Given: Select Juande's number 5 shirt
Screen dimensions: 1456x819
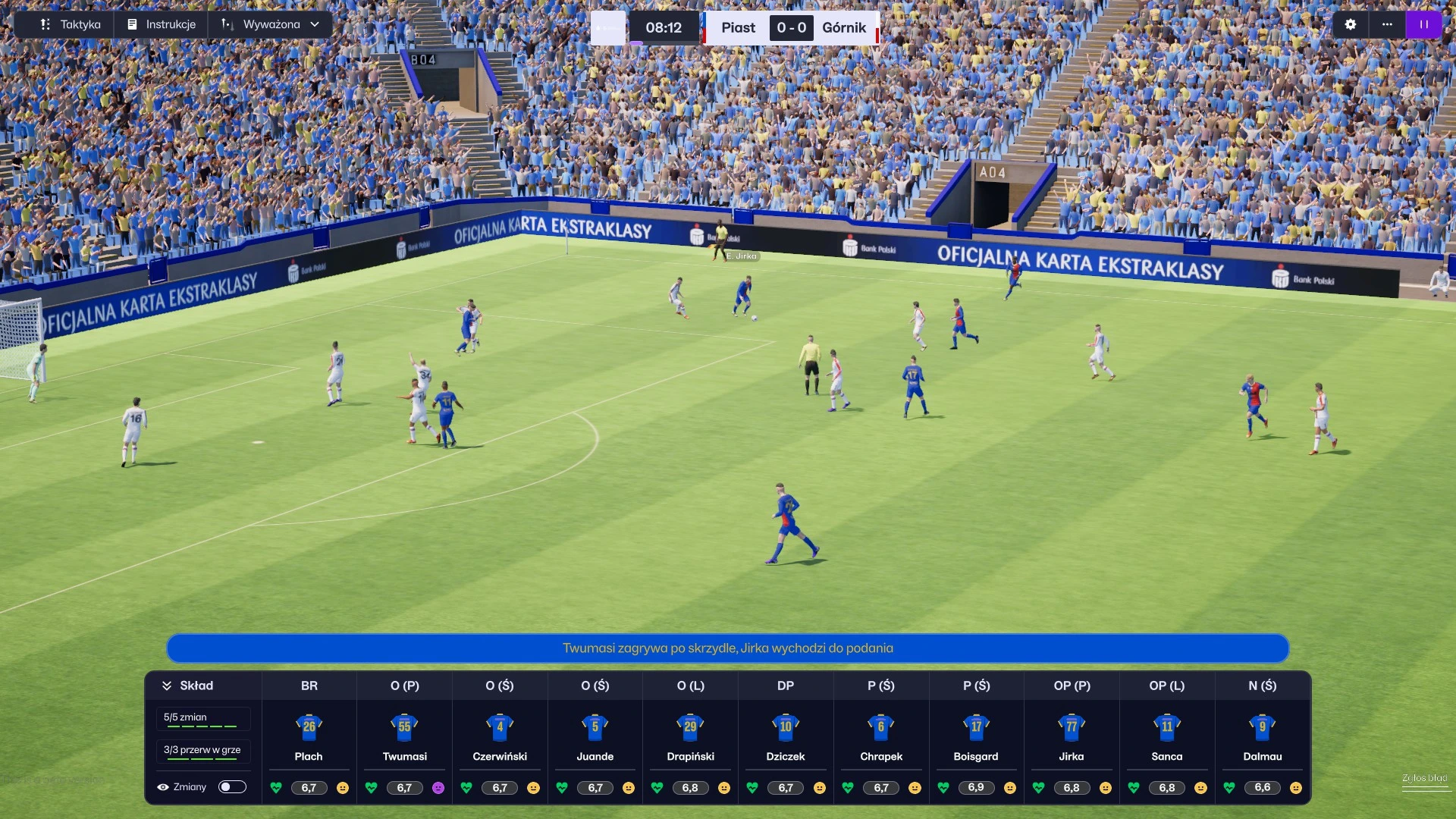Looking at the screenshot, I should click(x=595, y=727).
